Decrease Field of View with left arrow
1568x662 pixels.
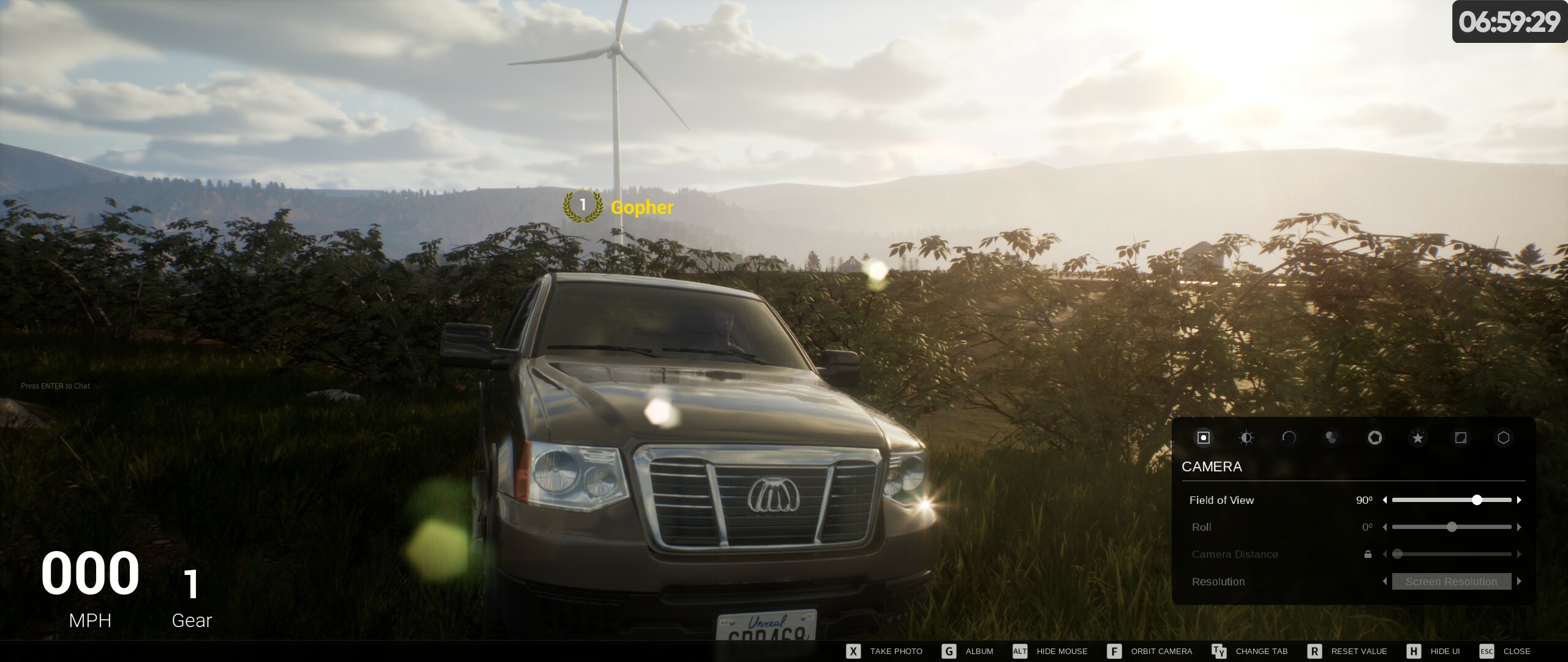1385,500
